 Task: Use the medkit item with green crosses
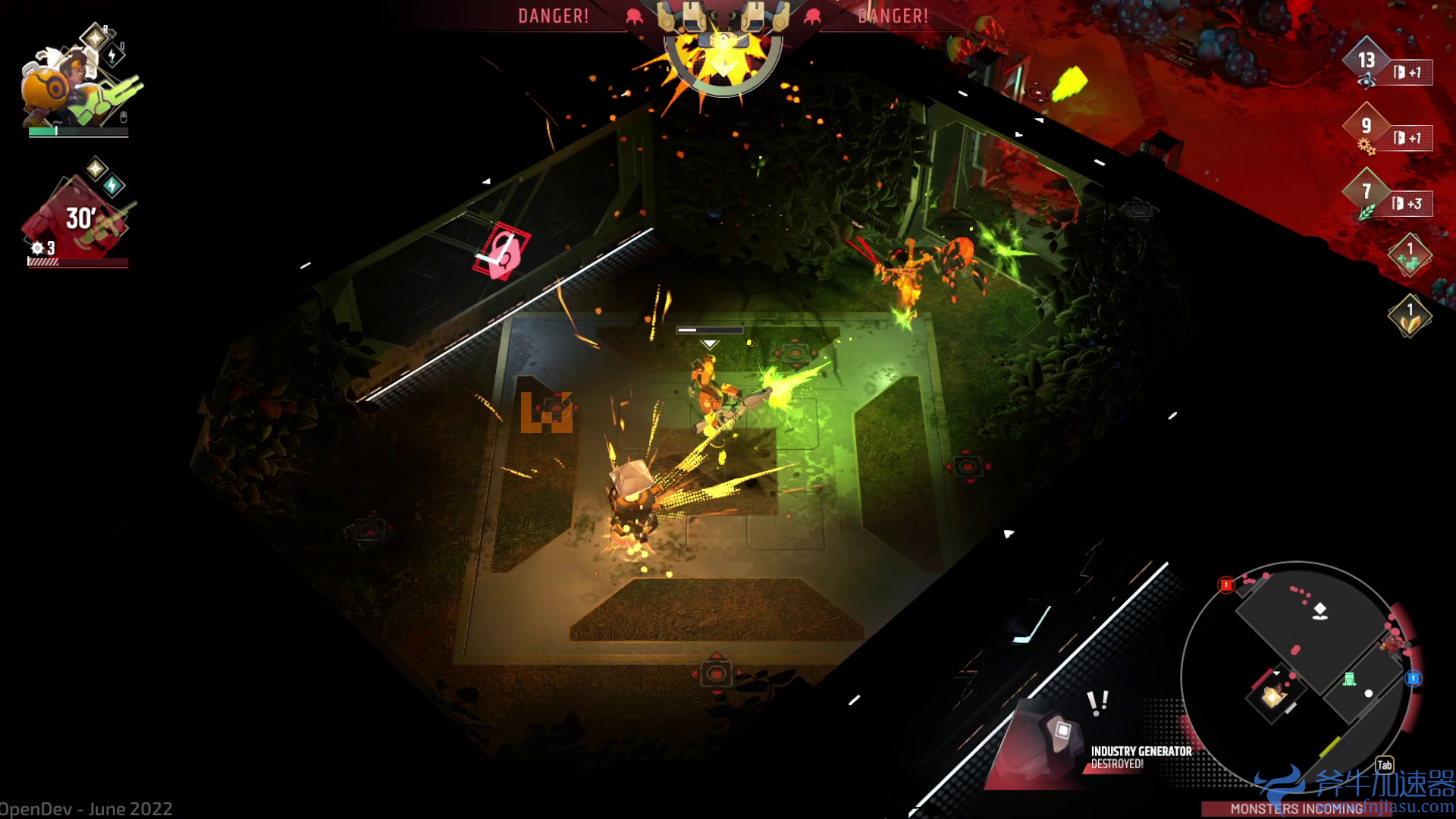click(1410, 255)
